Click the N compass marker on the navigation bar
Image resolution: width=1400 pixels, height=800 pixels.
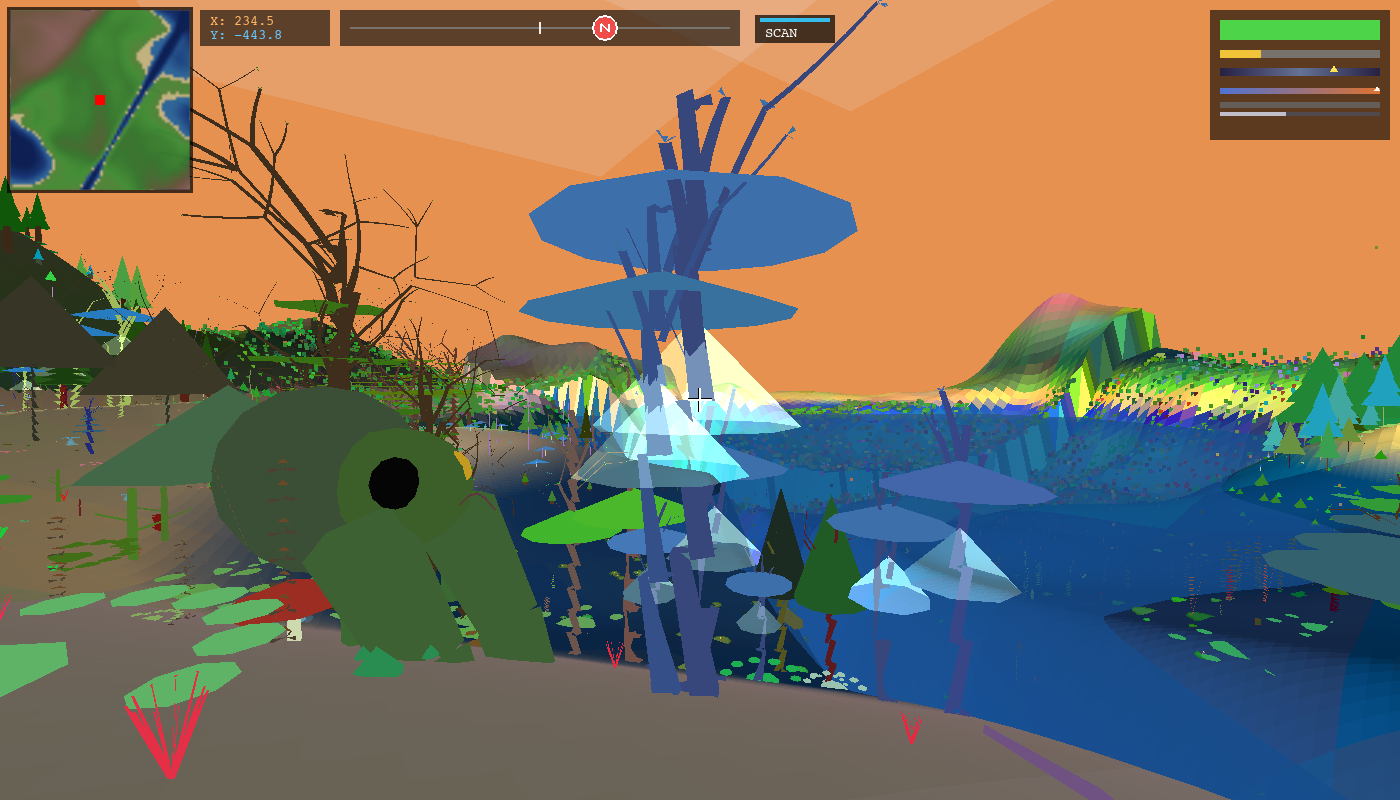604,27
